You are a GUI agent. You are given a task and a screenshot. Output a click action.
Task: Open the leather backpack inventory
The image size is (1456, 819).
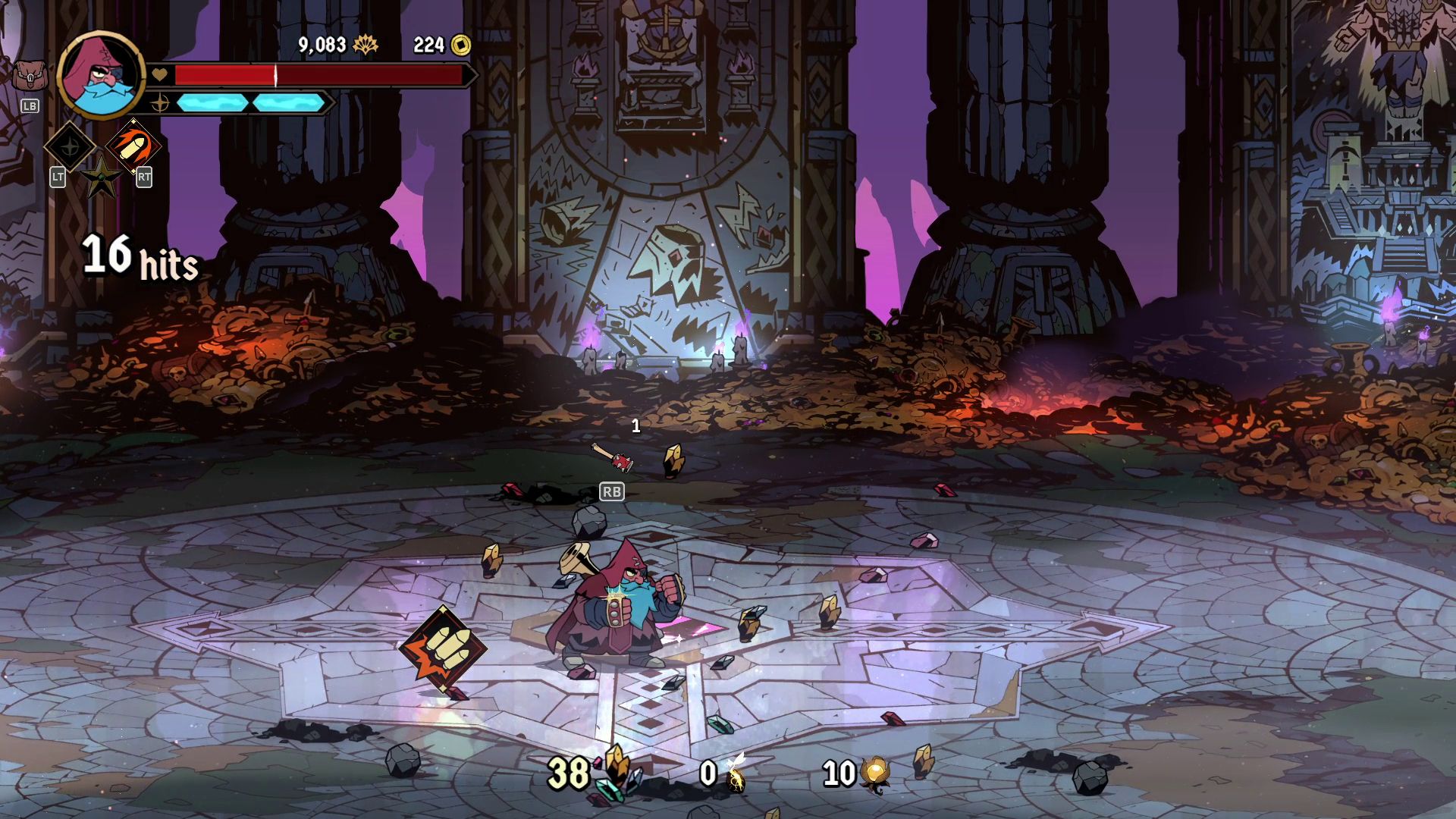pyautogui.click(x=30, y=77)
